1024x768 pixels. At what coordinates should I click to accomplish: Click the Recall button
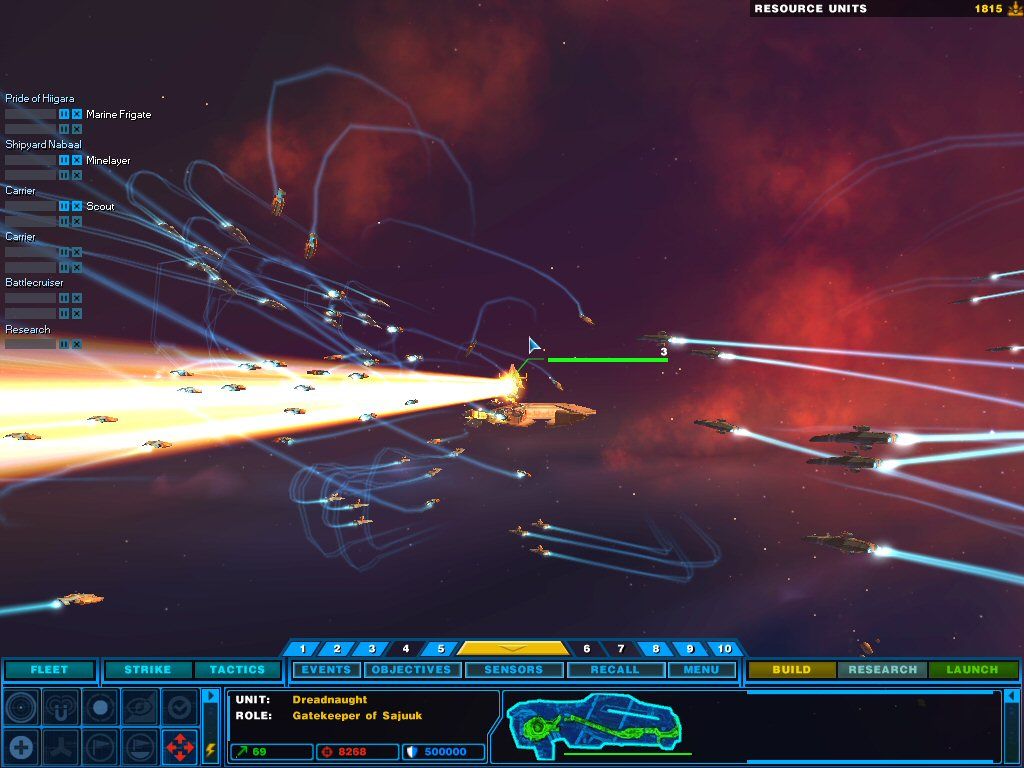click(x=614, y=670)
